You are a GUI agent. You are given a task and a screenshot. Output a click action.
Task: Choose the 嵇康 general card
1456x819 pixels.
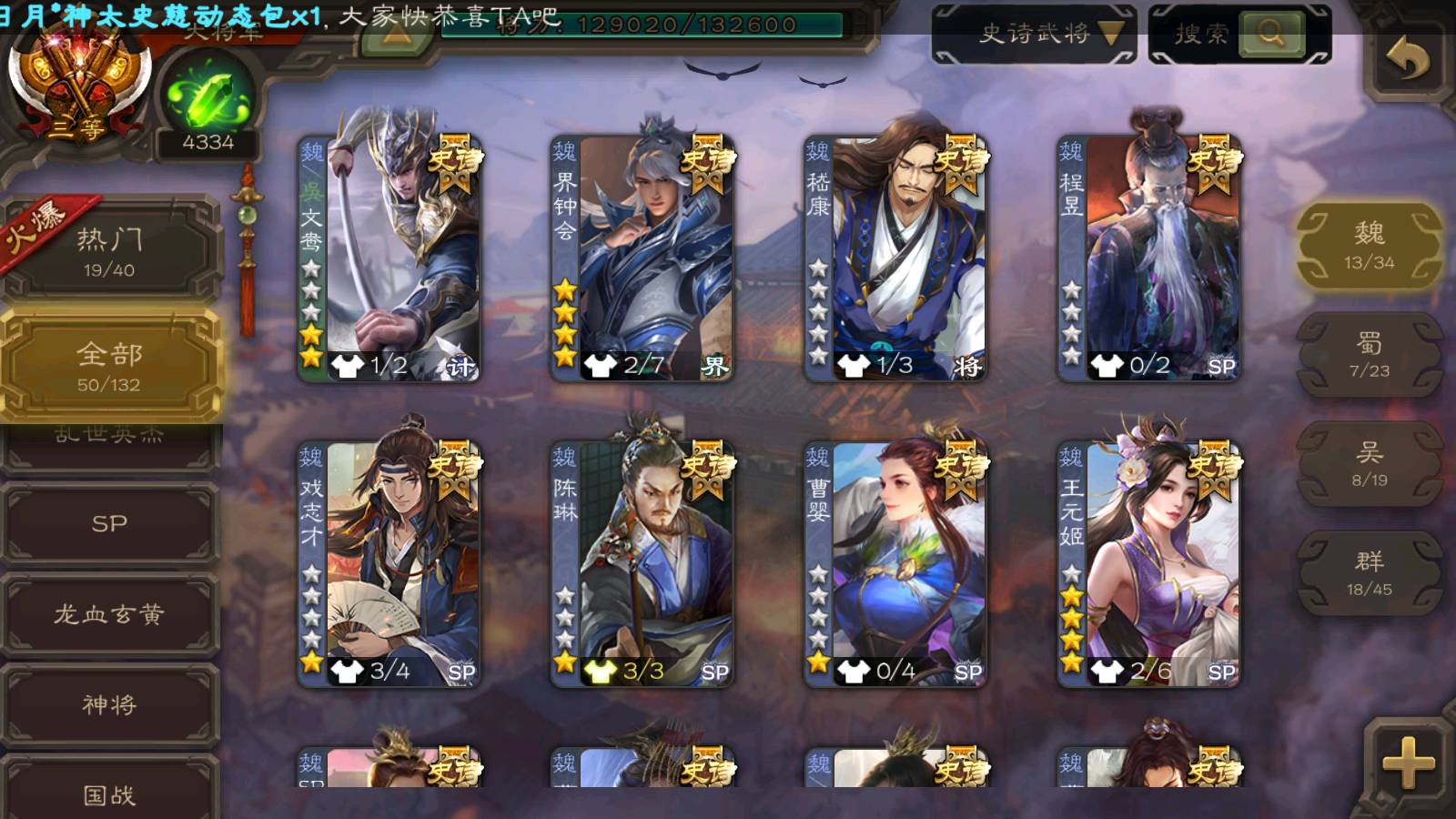click(x=897, y=257)
